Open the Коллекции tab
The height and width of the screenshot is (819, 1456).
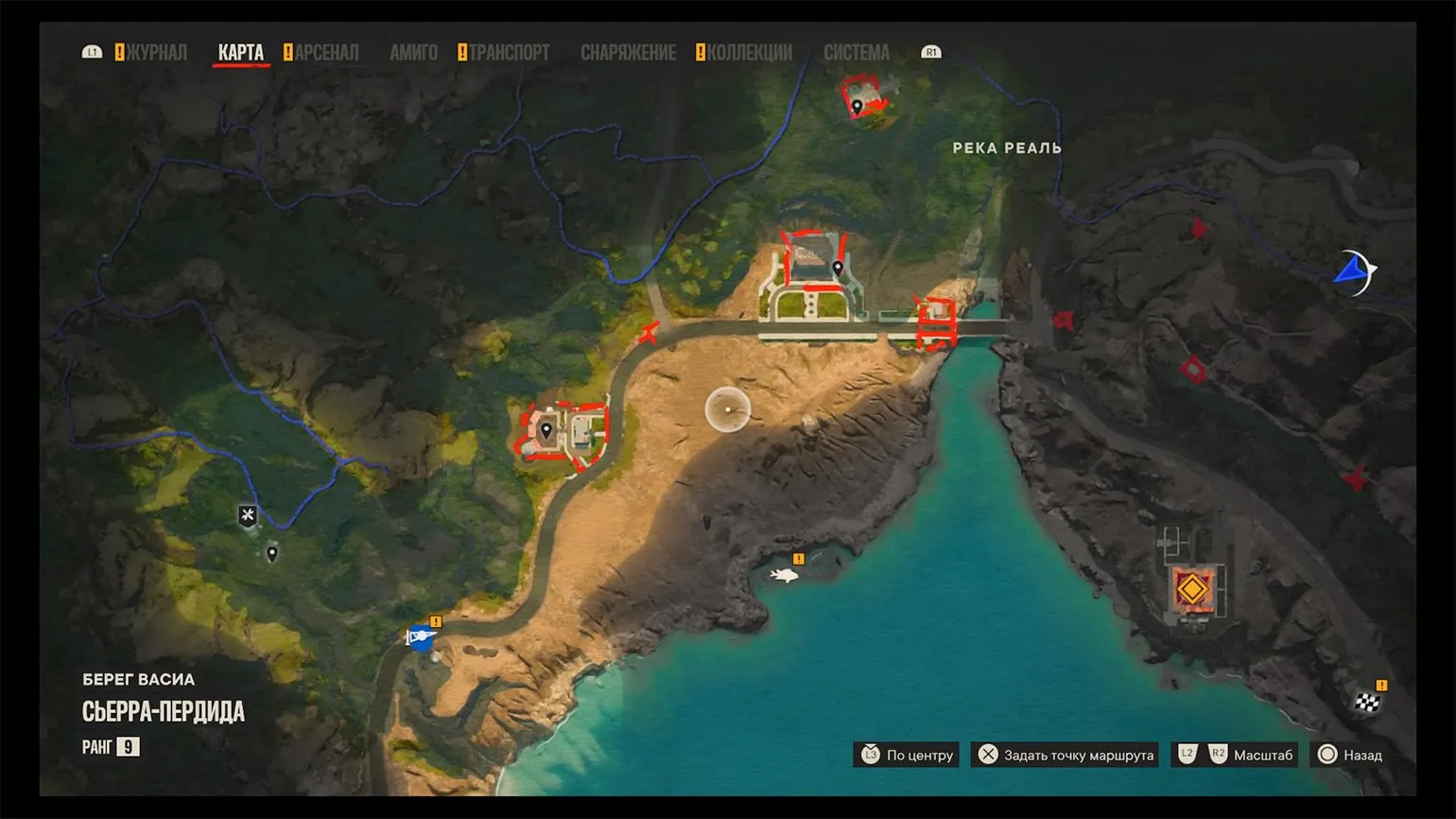pos(749,53)
